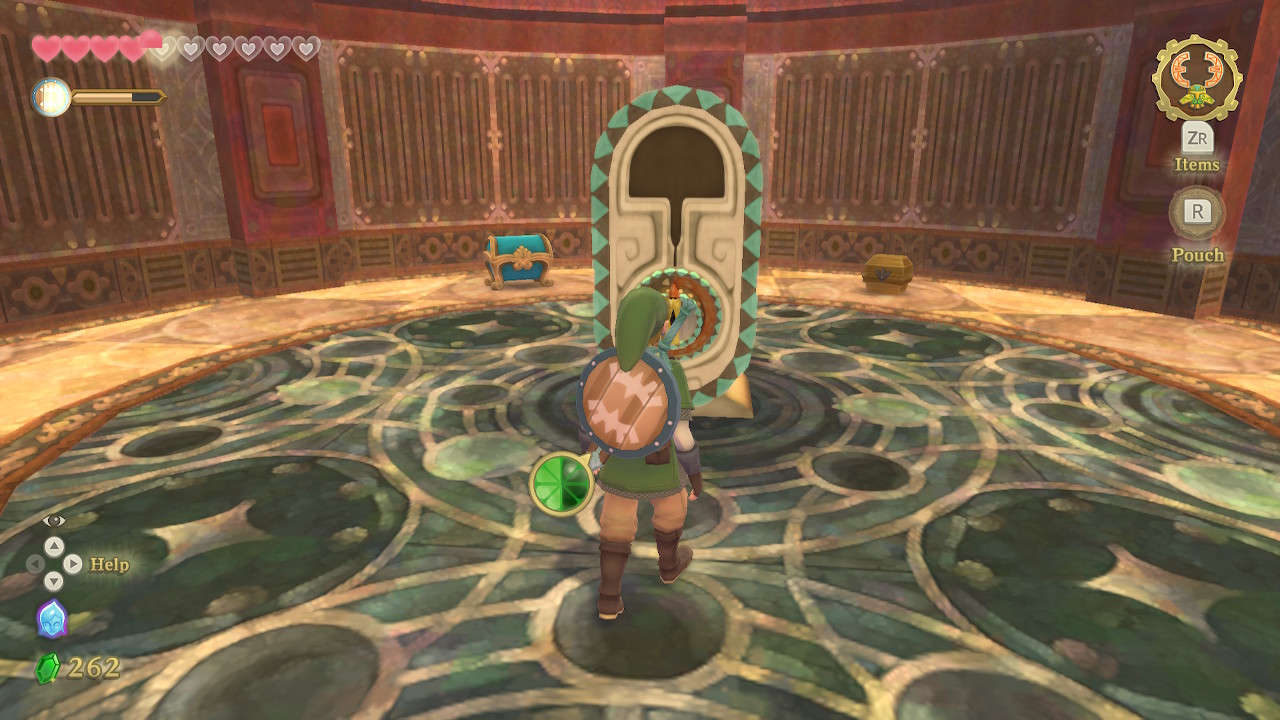
Task: Select the equipped Beetle item icon
Action: 1196,78
